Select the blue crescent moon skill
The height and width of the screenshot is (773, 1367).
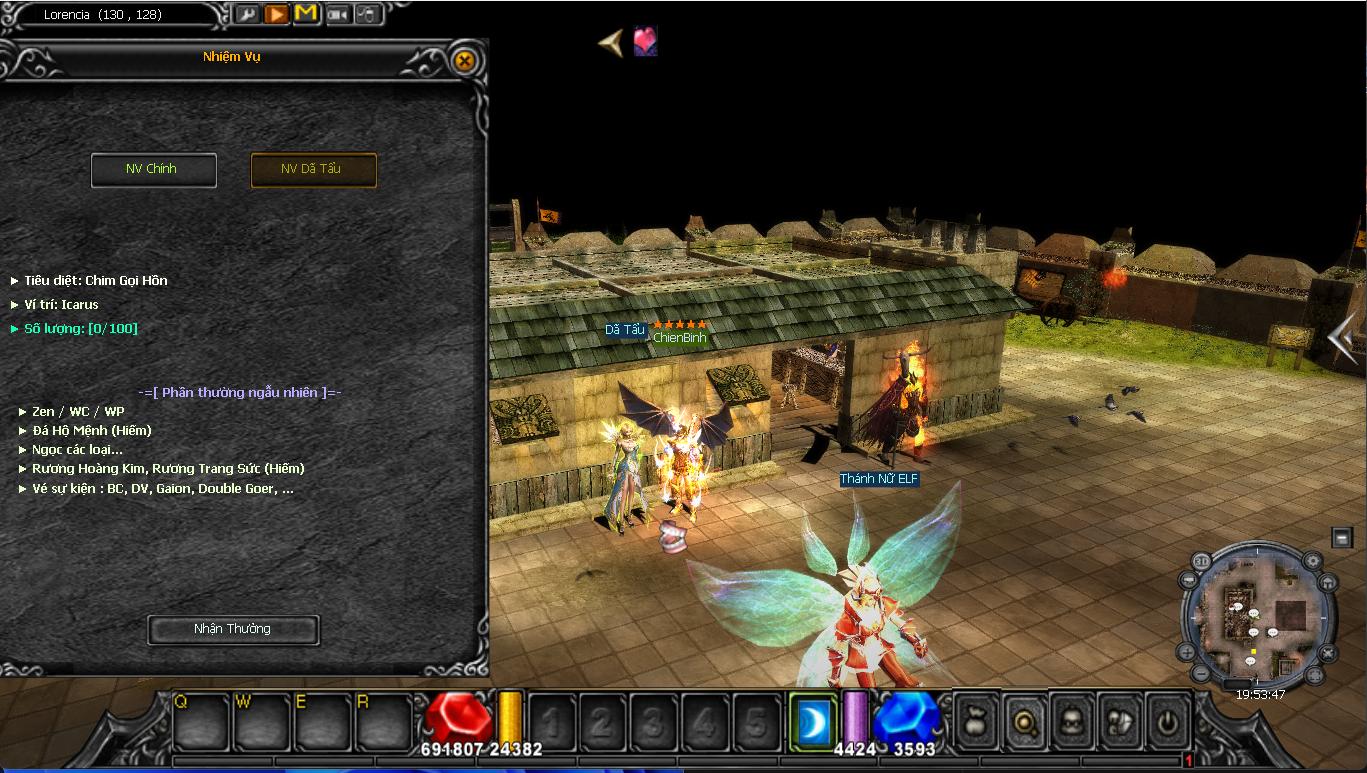(x=813, y=719)
